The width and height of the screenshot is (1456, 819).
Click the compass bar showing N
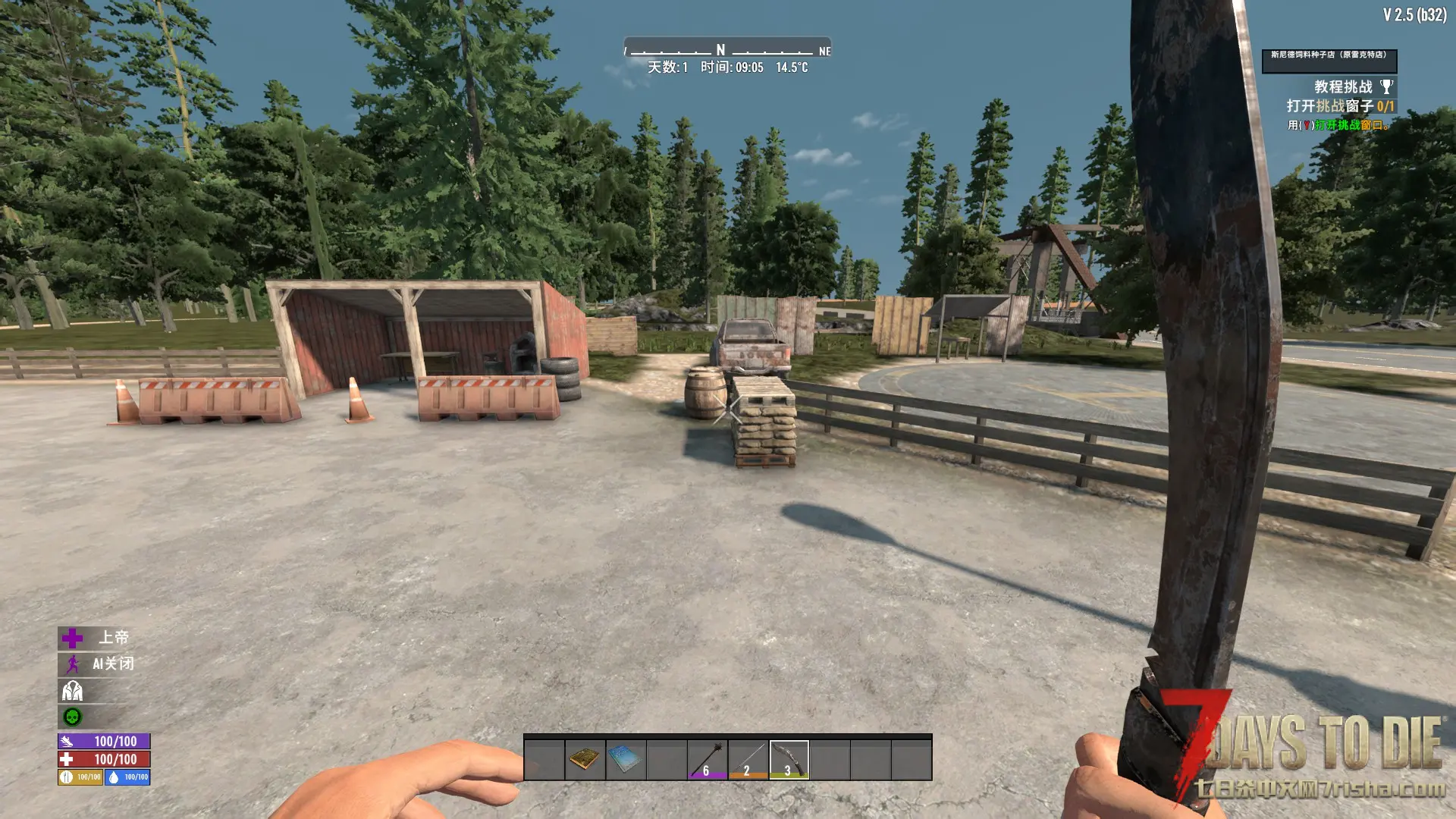[726, 50]
